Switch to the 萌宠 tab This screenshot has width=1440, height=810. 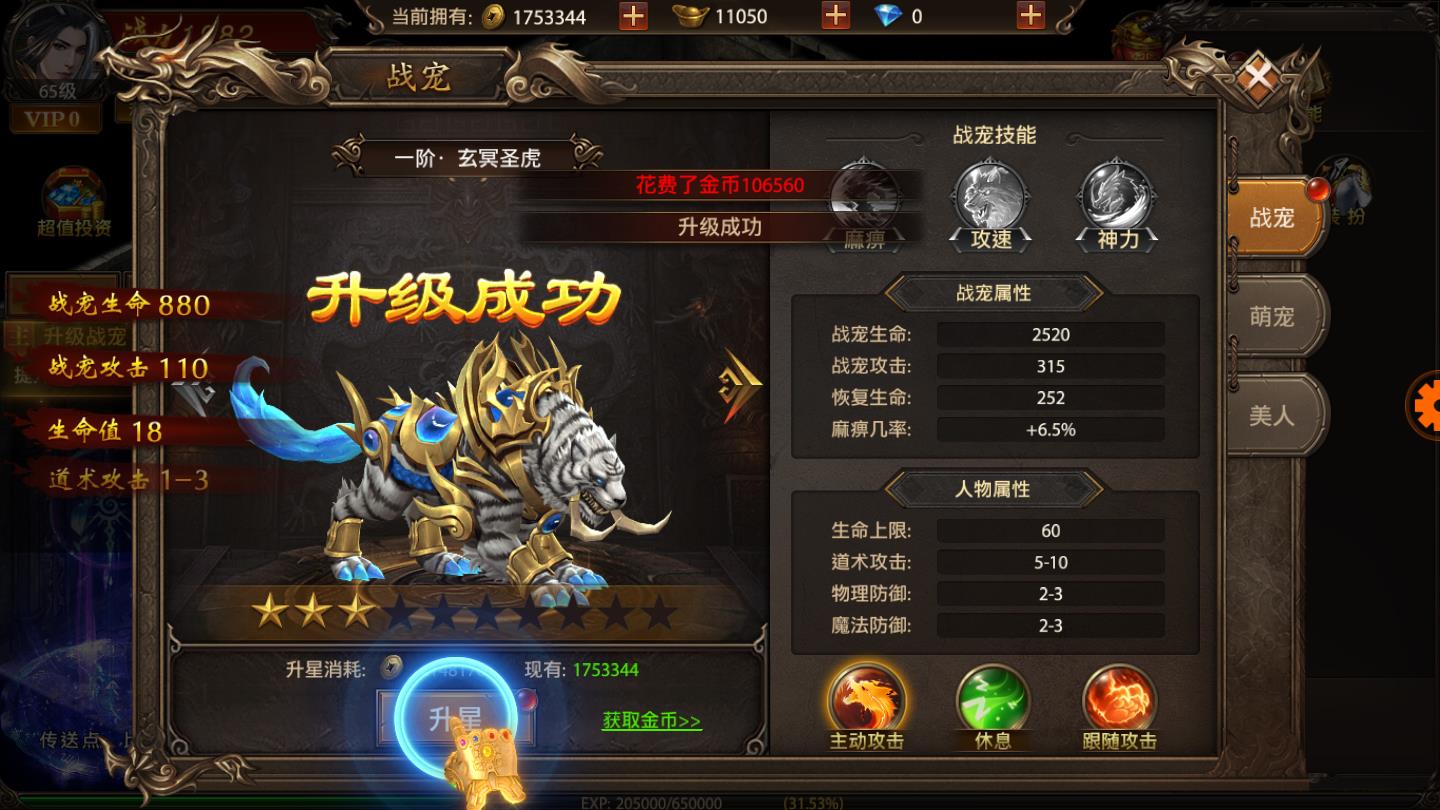(1272, 315)
